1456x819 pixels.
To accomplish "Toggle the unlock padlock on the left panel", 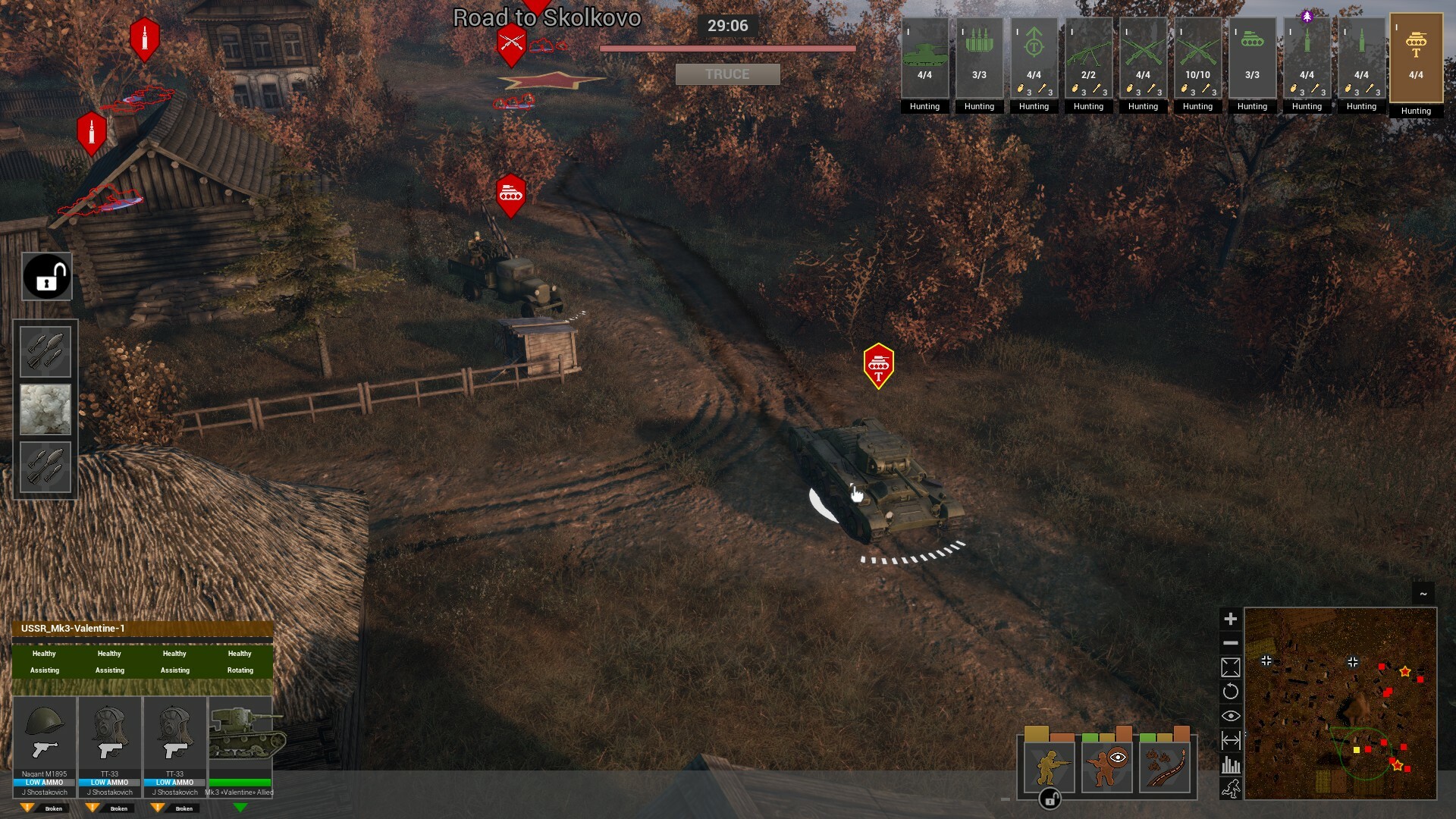I will [x=46, y=275].
